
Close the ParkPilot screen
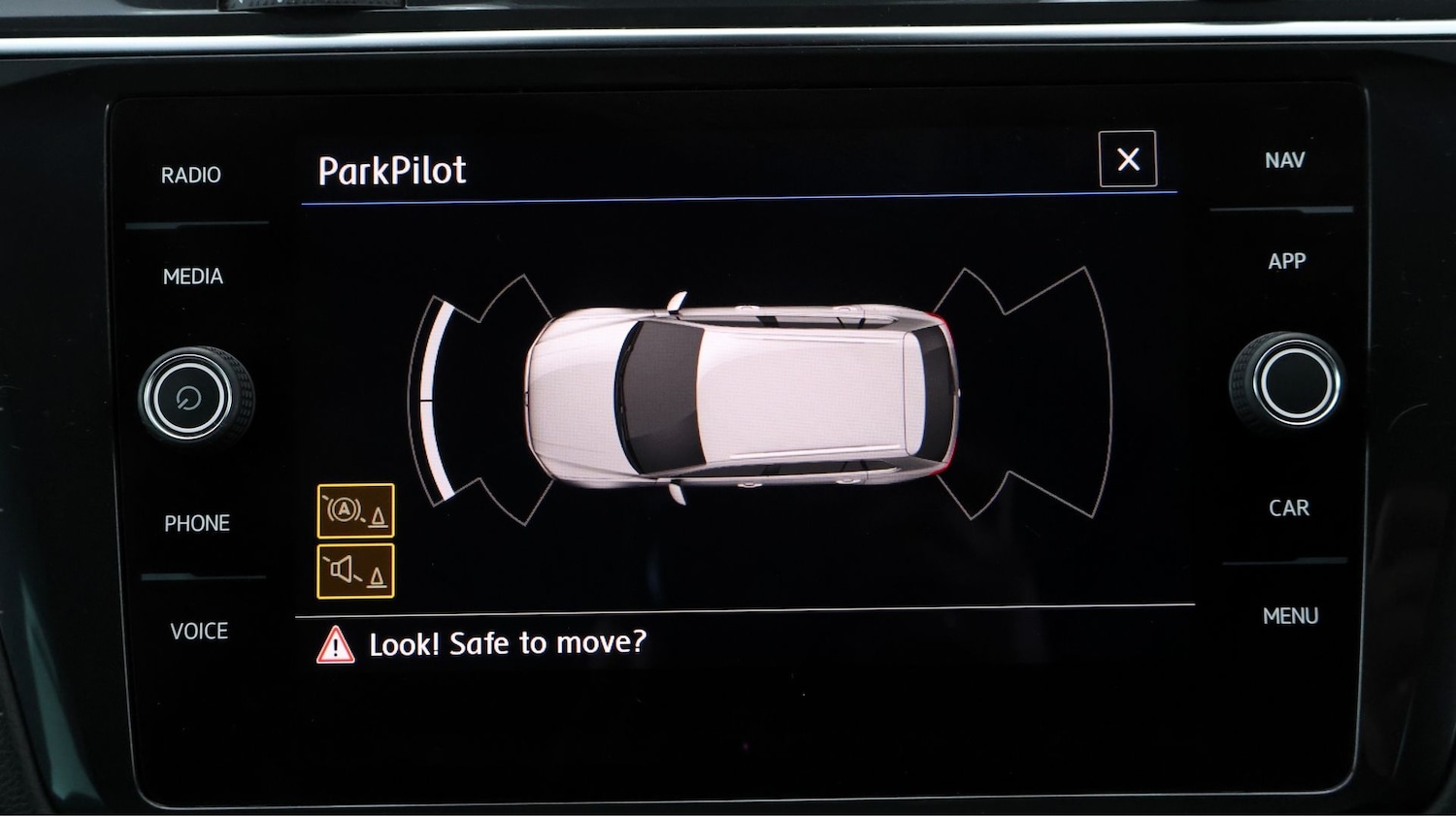1127,158
